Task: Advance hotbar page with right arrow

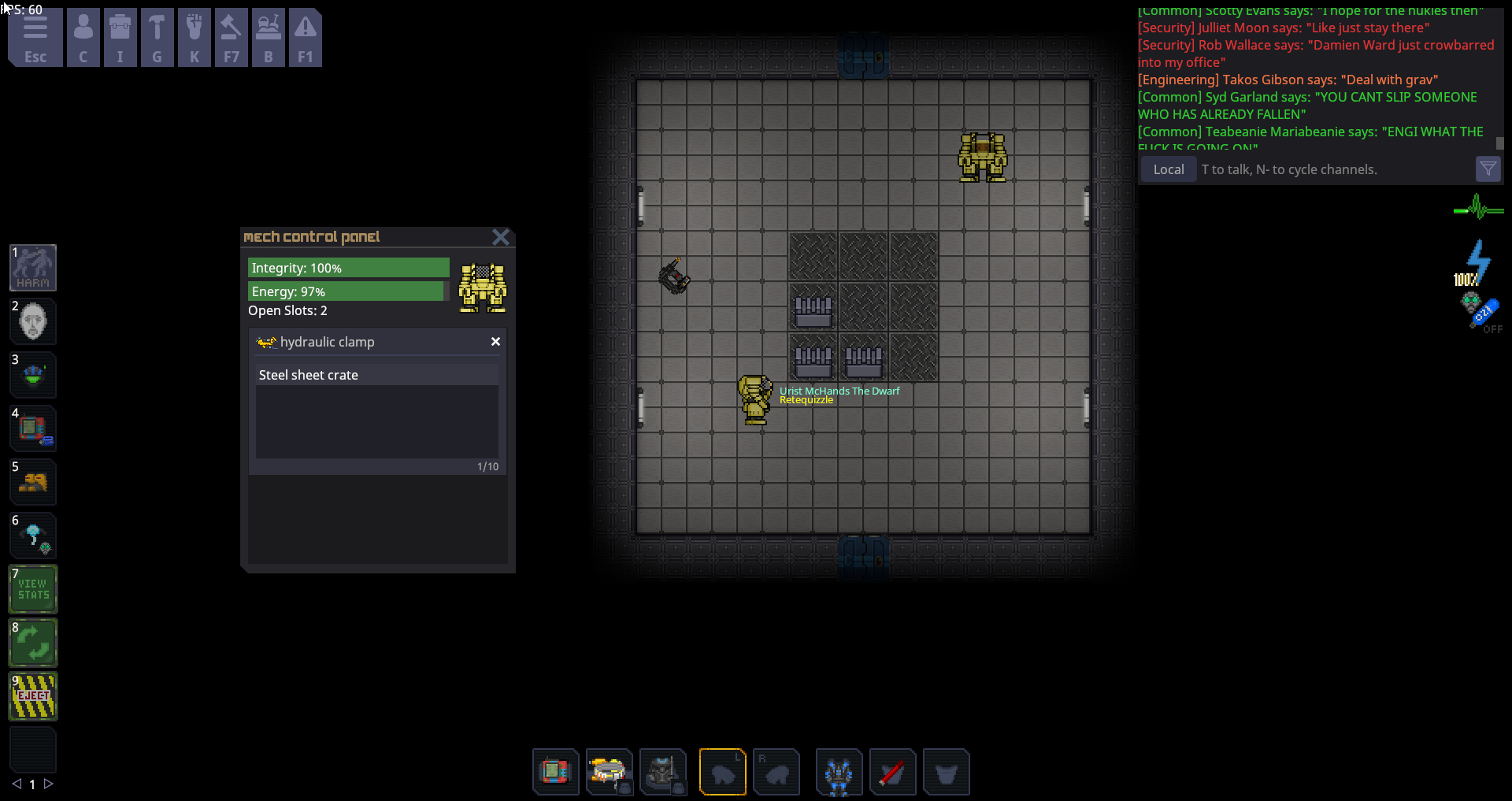Action: pyautogui.click(x=50, y=784)
